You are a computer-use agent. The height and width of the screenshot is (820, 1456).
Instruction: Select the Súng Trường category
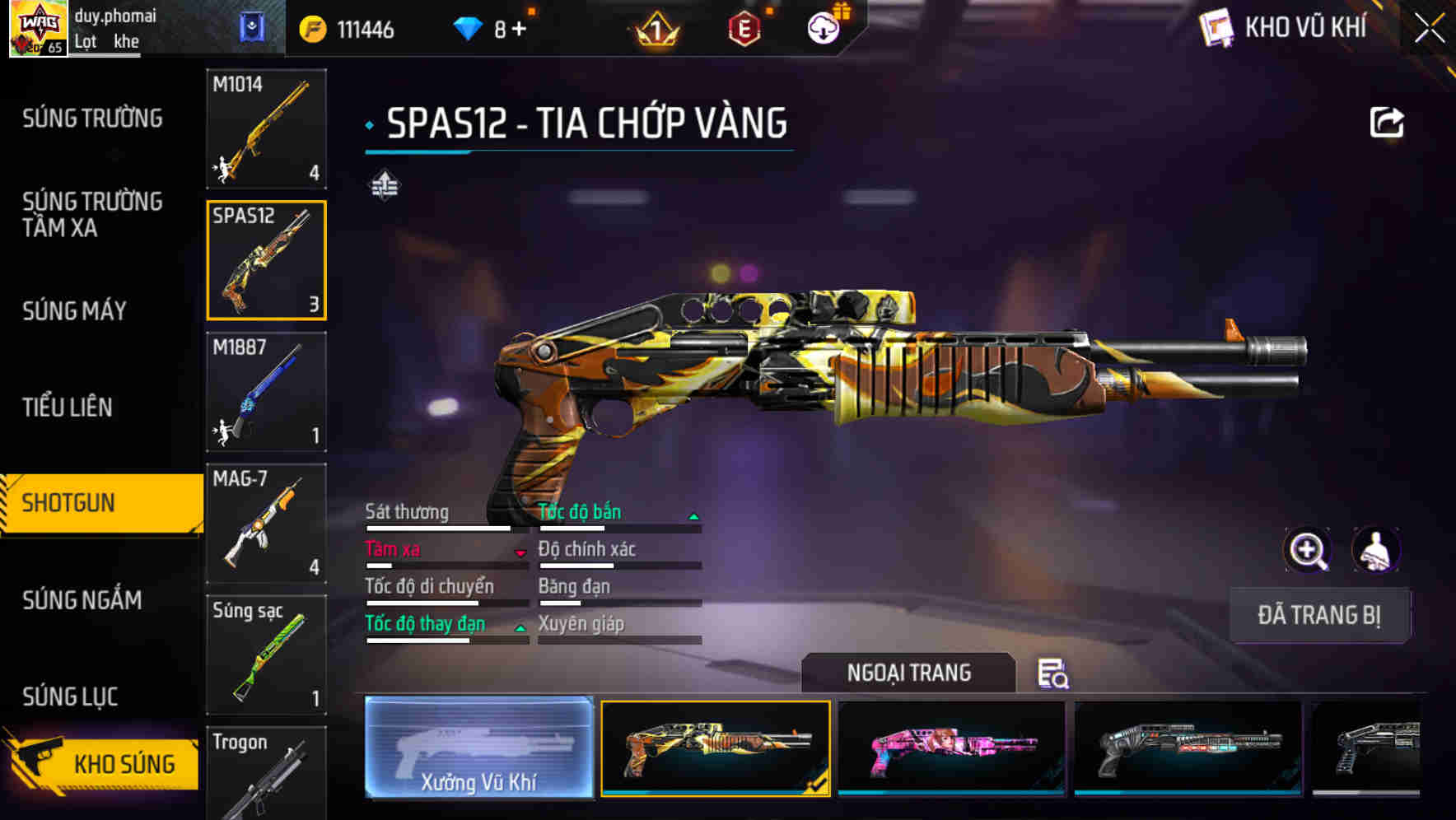pyautogui.click(x=92, y=119)
